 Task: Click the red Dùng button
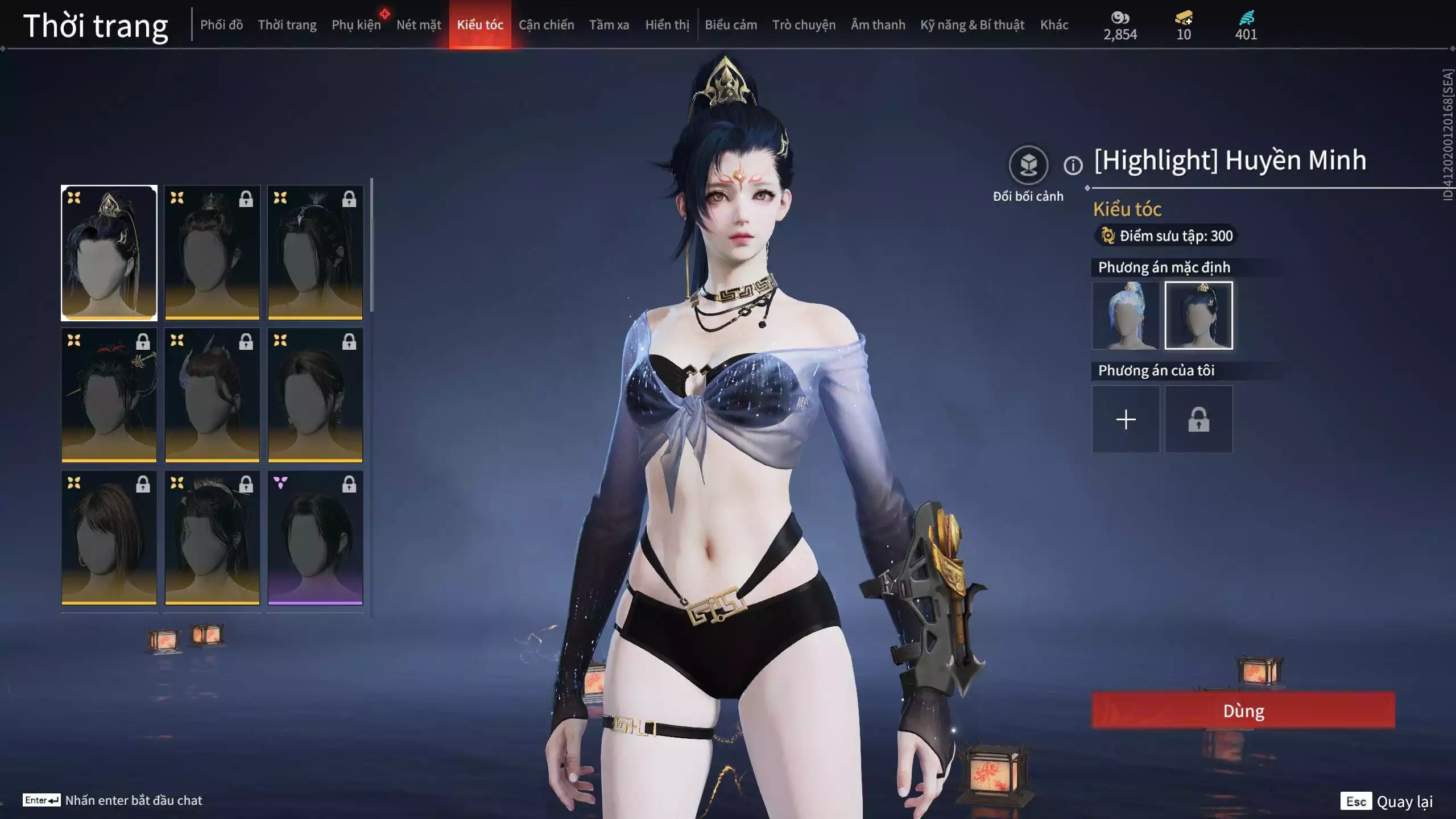pyautogui.click(x=1243, y=710)
